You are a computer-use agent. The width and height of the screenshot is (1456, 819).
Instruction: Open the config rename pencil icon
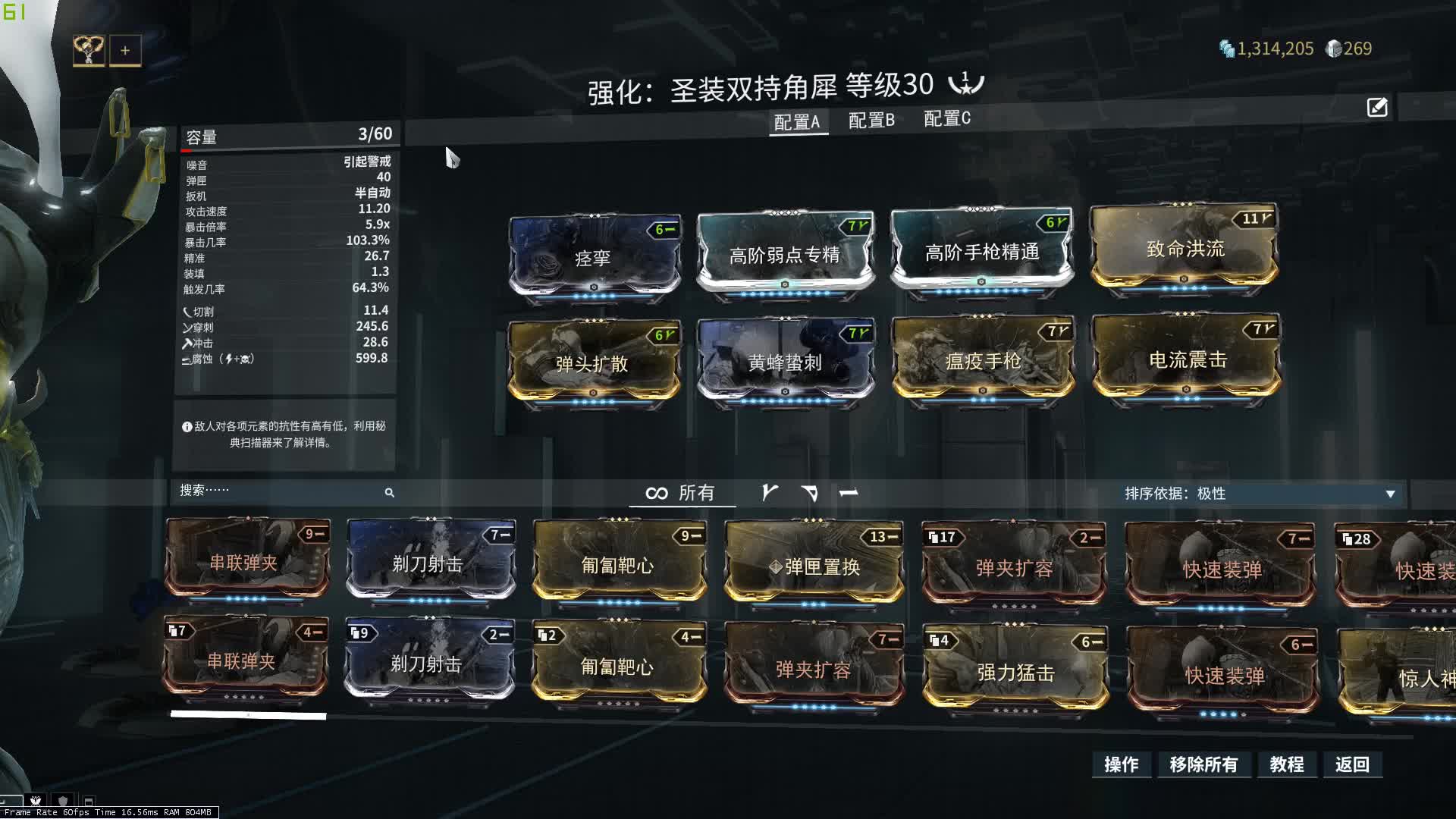[x=1377, y=108]
